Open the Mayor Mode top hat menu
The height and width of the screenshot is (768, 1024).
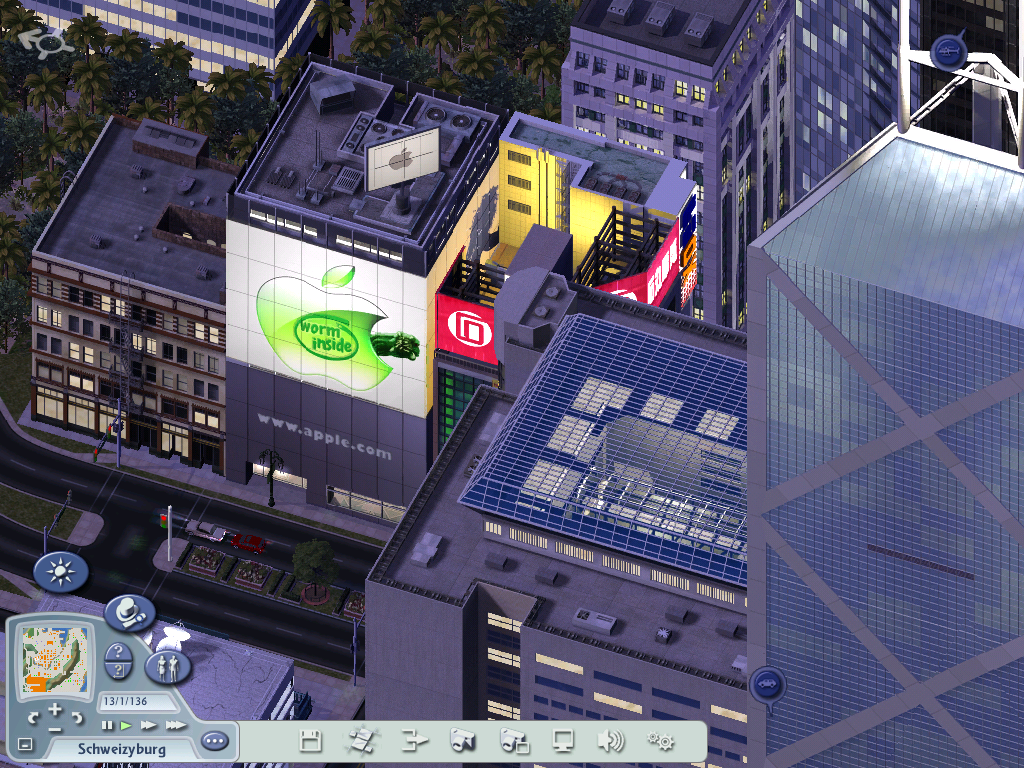[130, 612]
